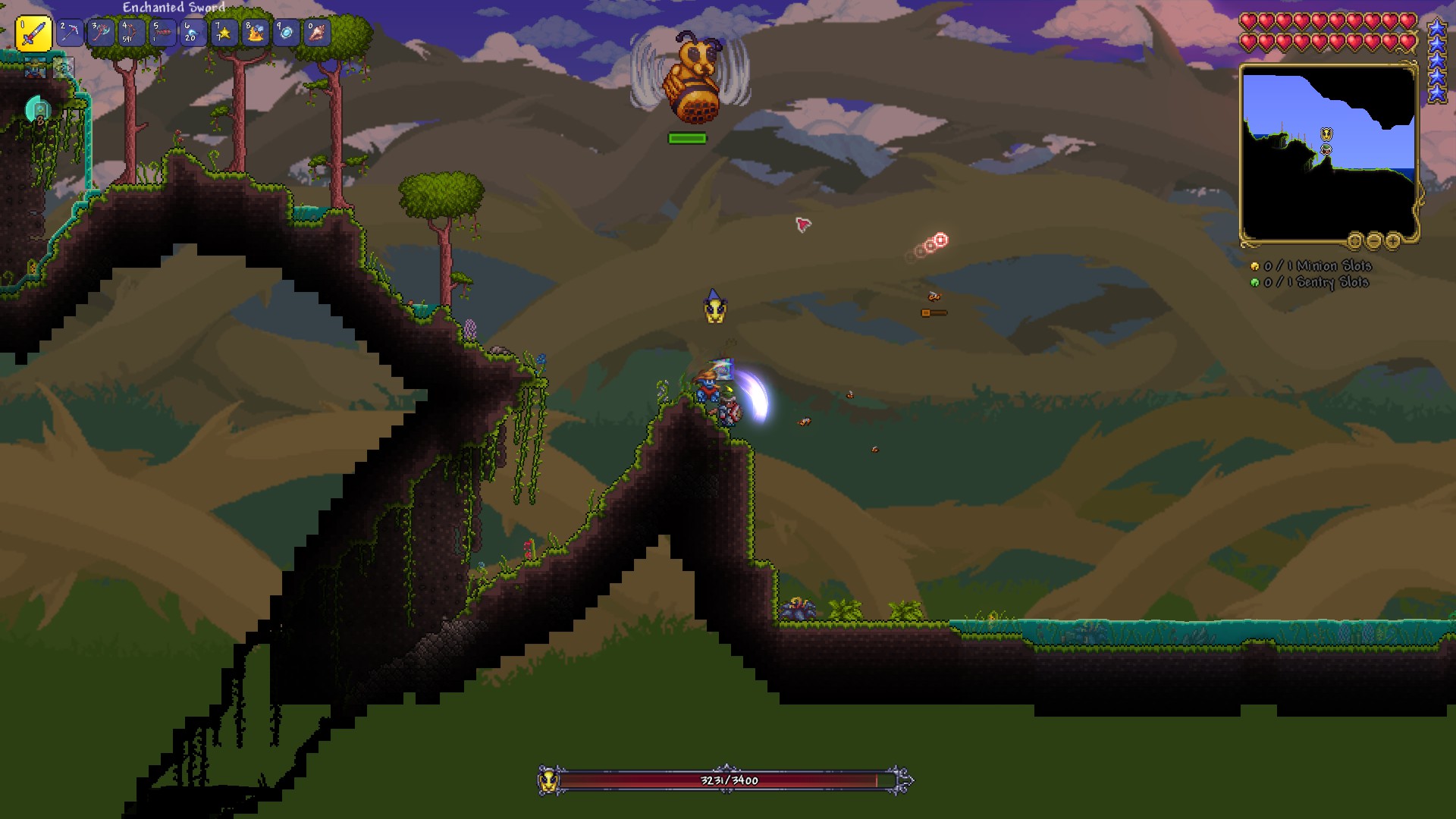Select the conch shell in slot 0
This screenshot has width=1456, height=819.
point(317,33)
